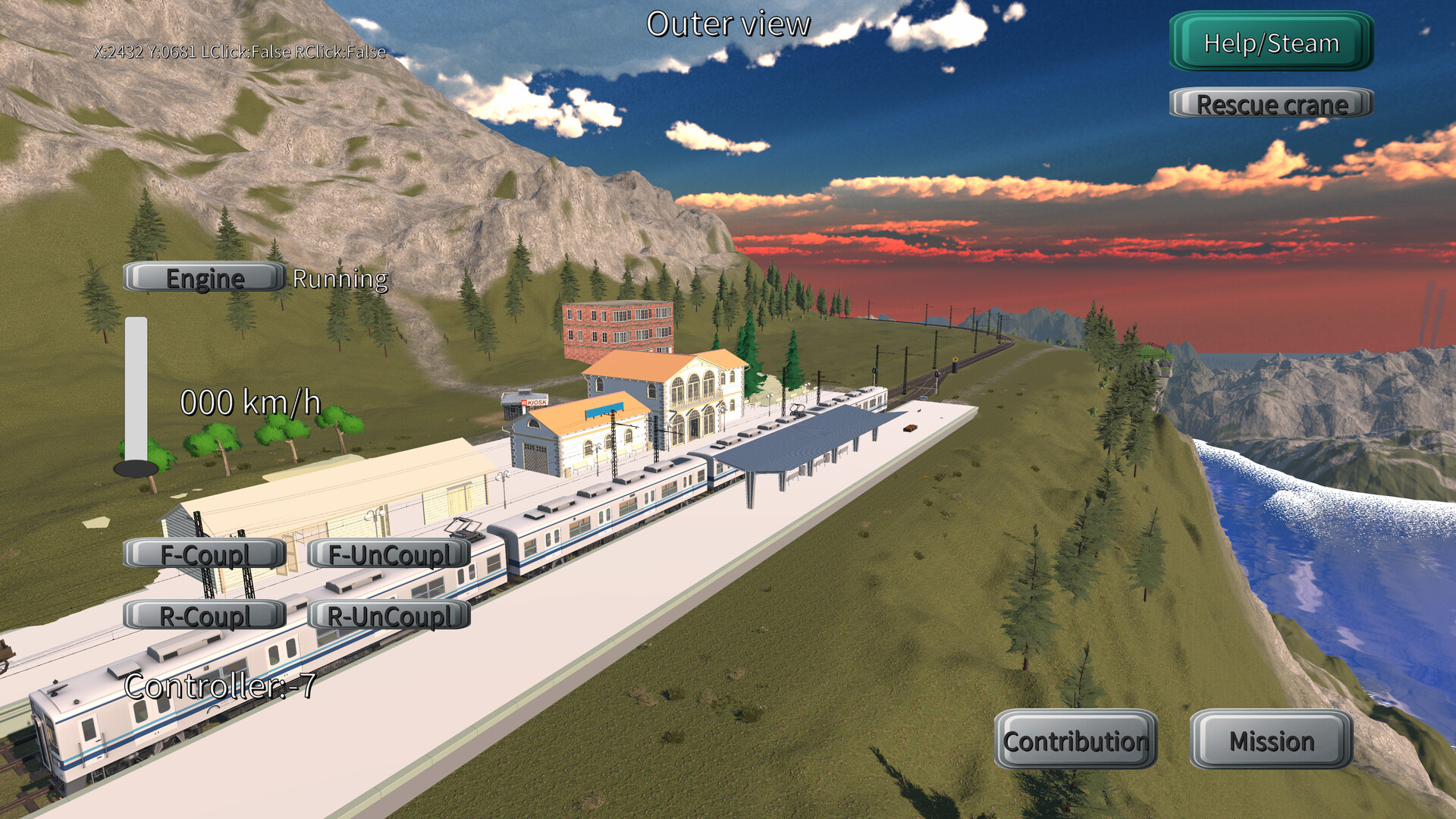The width and height of the screenshot is (1456, 819).
Task: Toggle the Engine off from Running state
Action: (x=202, y=278)
